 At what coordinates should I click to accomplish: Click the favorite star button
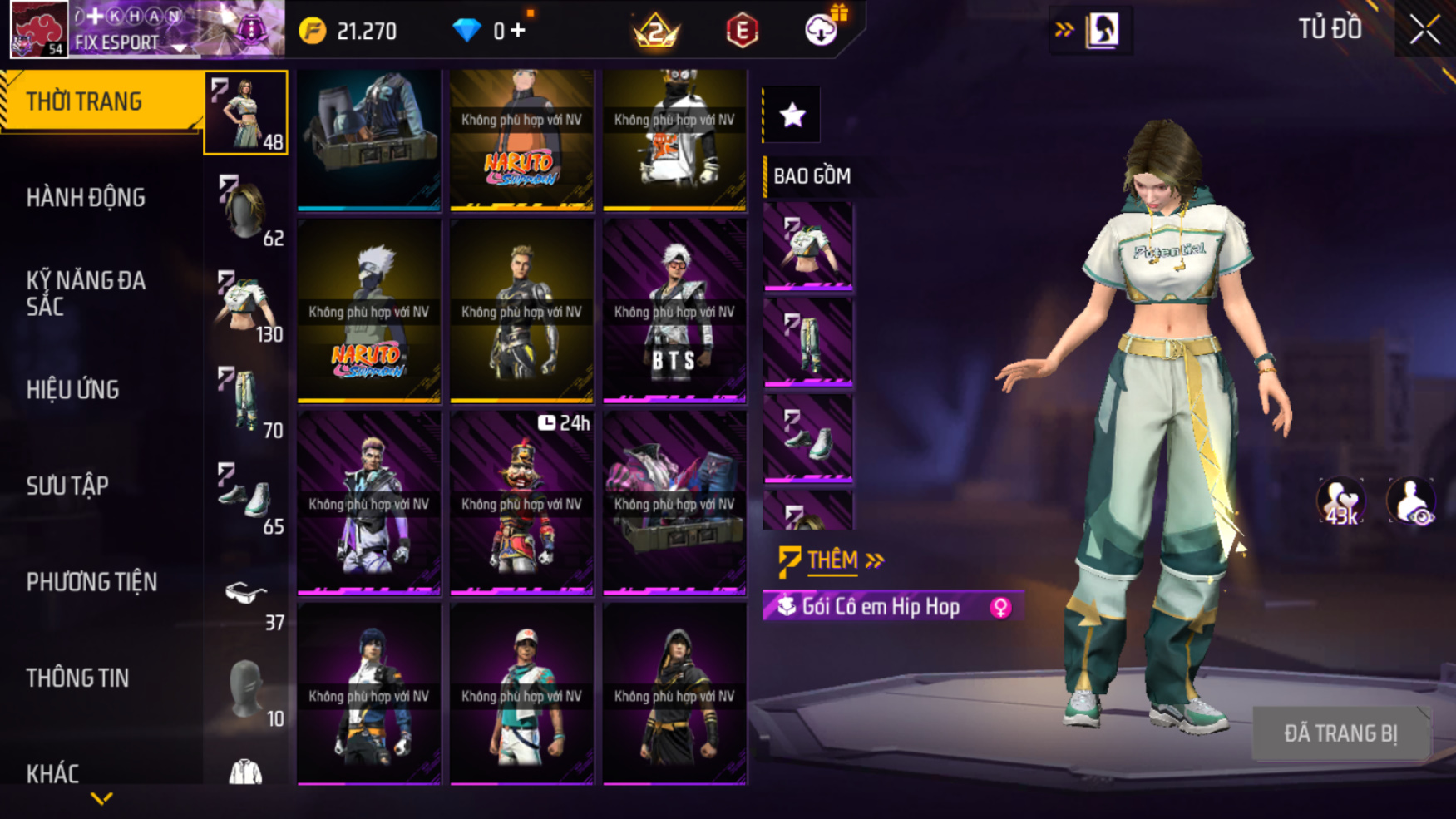[x=792, y=115]
